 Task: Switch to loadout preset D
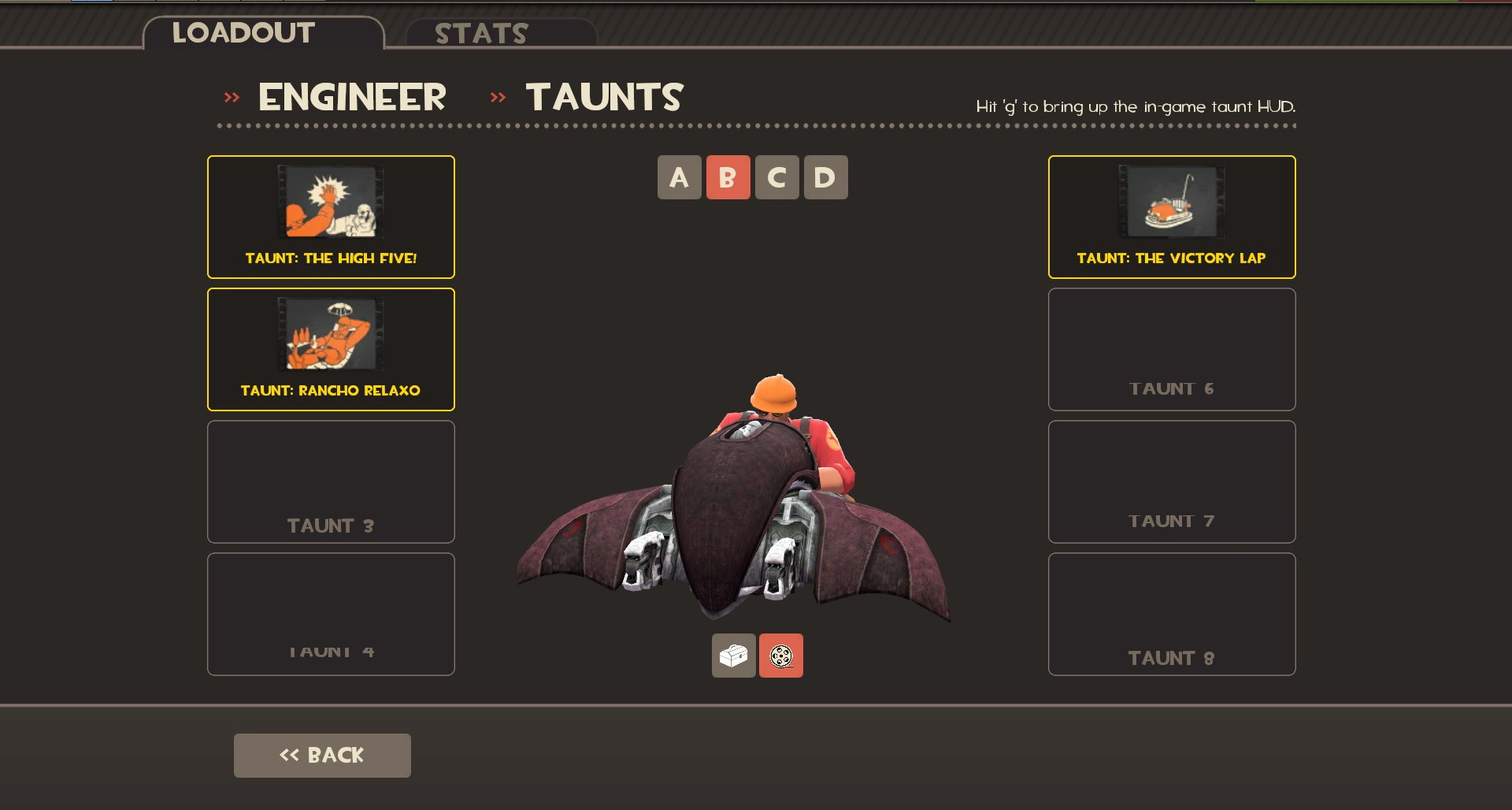(x=826, y=177)
